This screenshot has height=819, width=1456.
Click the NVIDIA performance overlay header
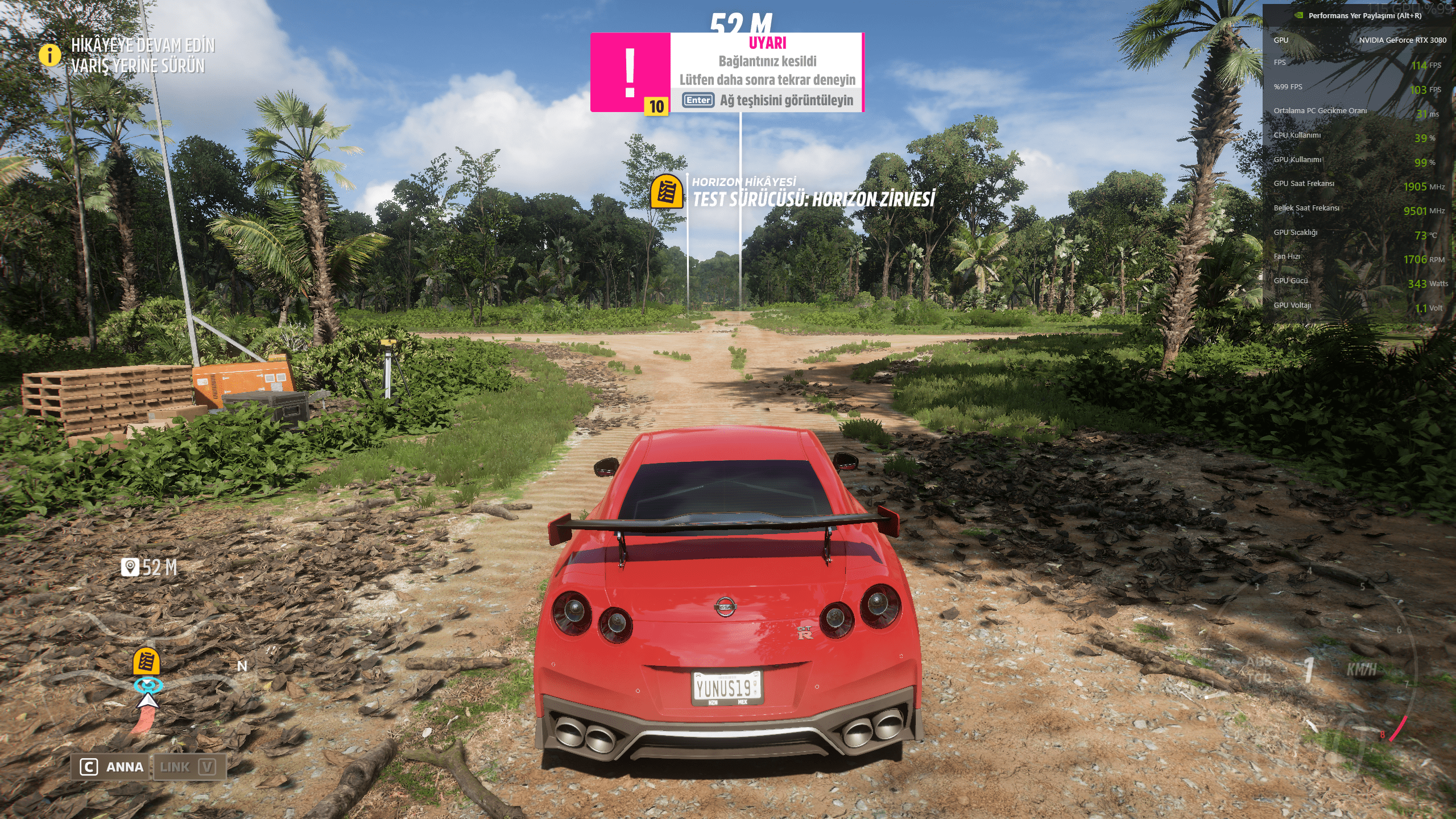click(1358, 15)
